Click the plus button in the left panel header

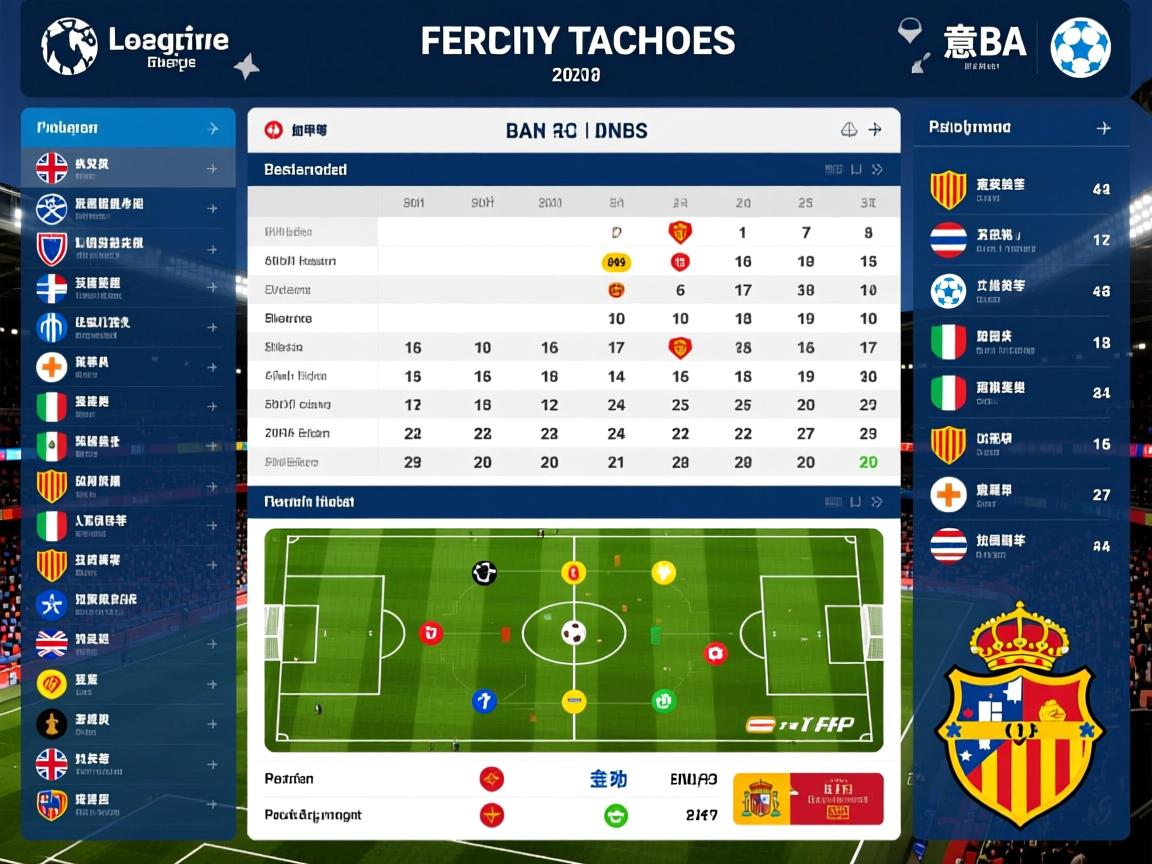click(212, 128)
